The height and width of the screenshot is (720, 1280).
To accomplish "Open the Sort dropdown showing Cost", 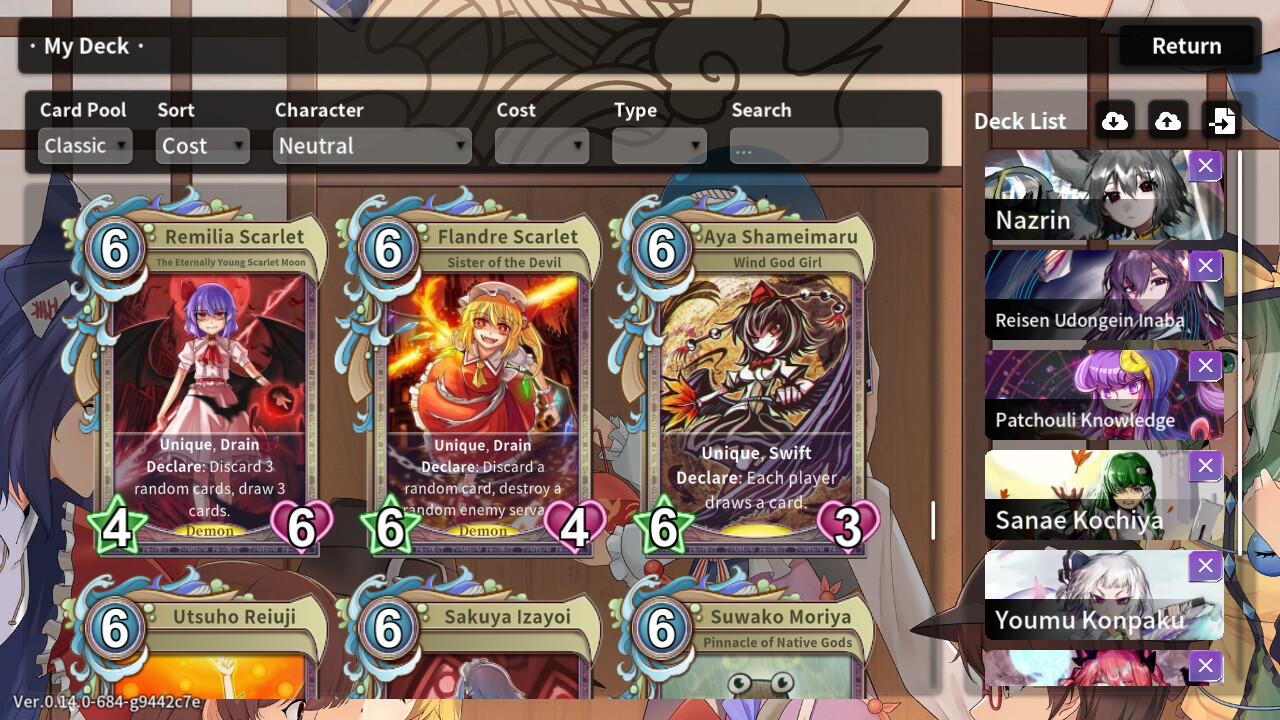I will [x=202, y=145].
